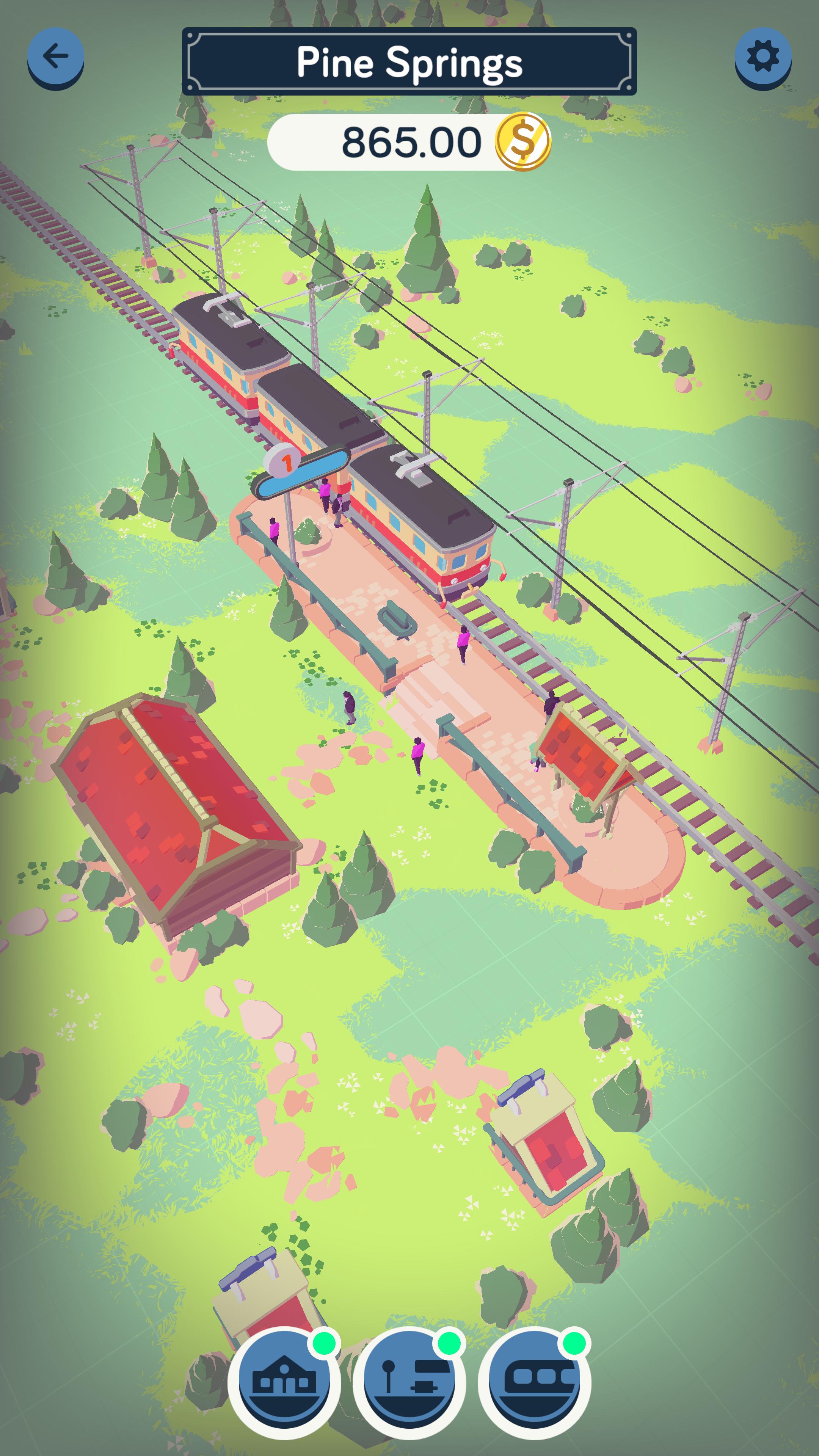
Task: Open the train carriage upgrades
Action: click(x=534, y=1381)
